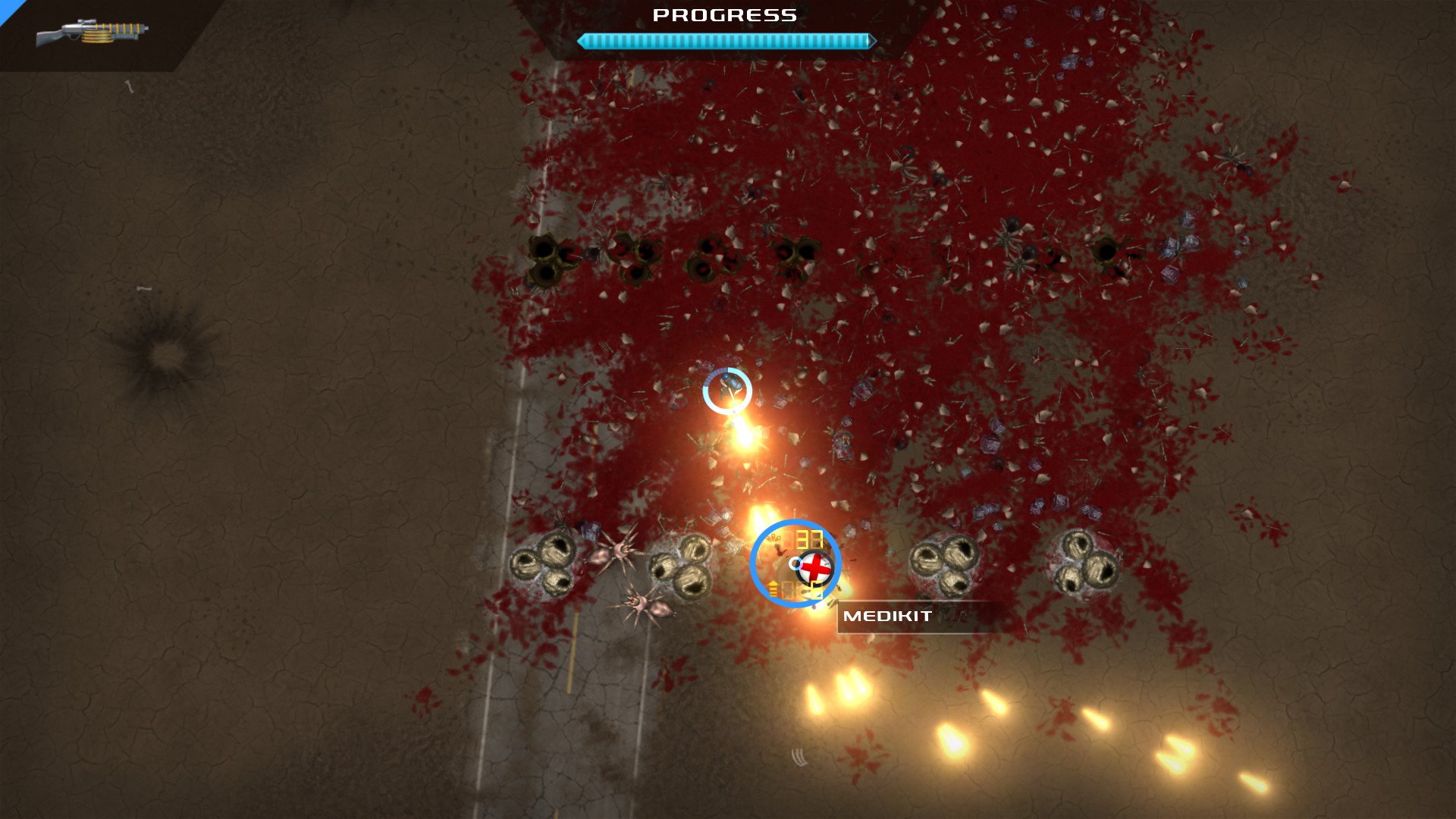
Task: Click the PROGRESS header label
Action: tap(723, 14)
